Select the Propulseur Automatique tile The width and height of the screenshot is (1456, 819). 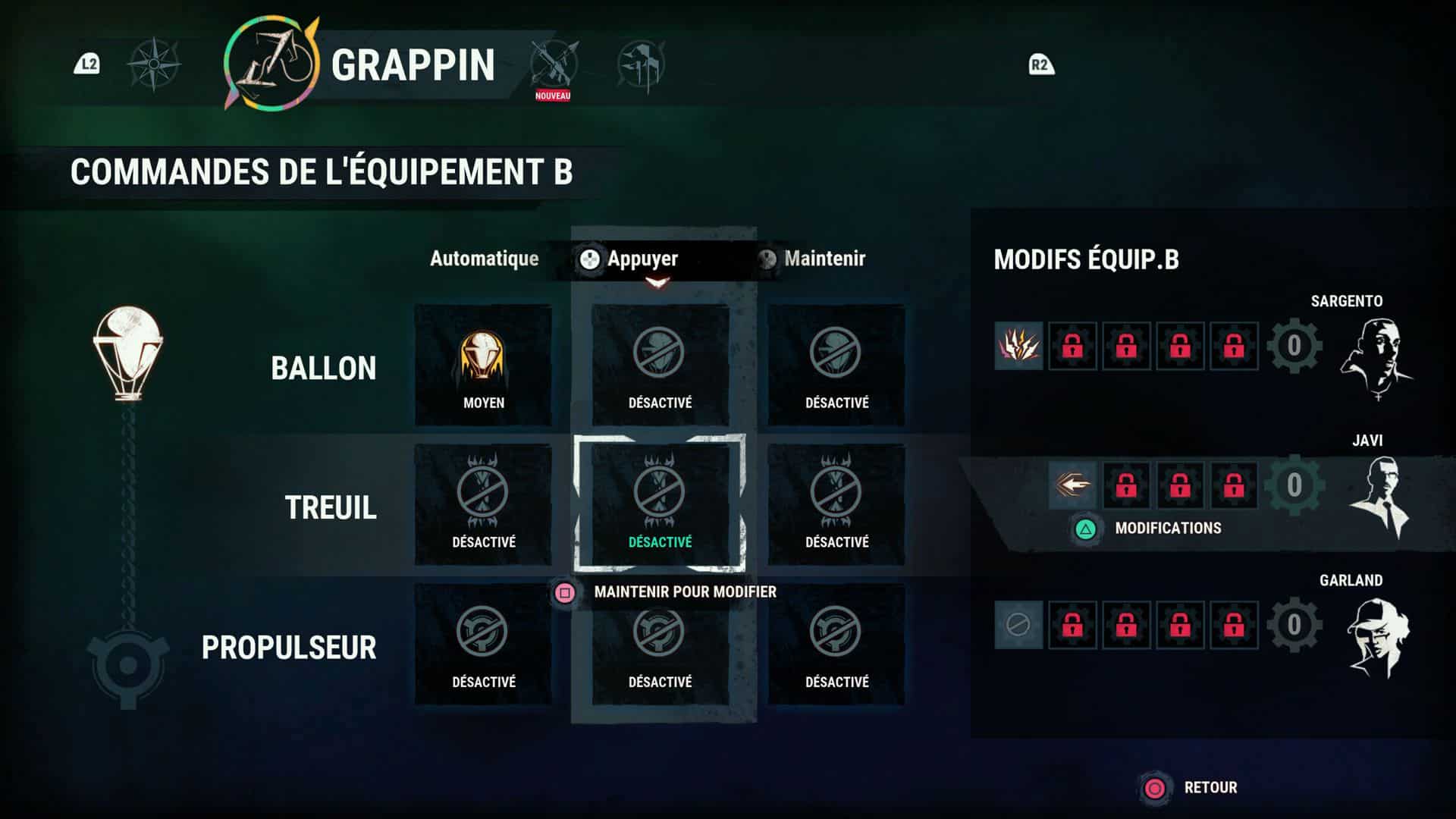pyautogui.click(x=483, y=645)
